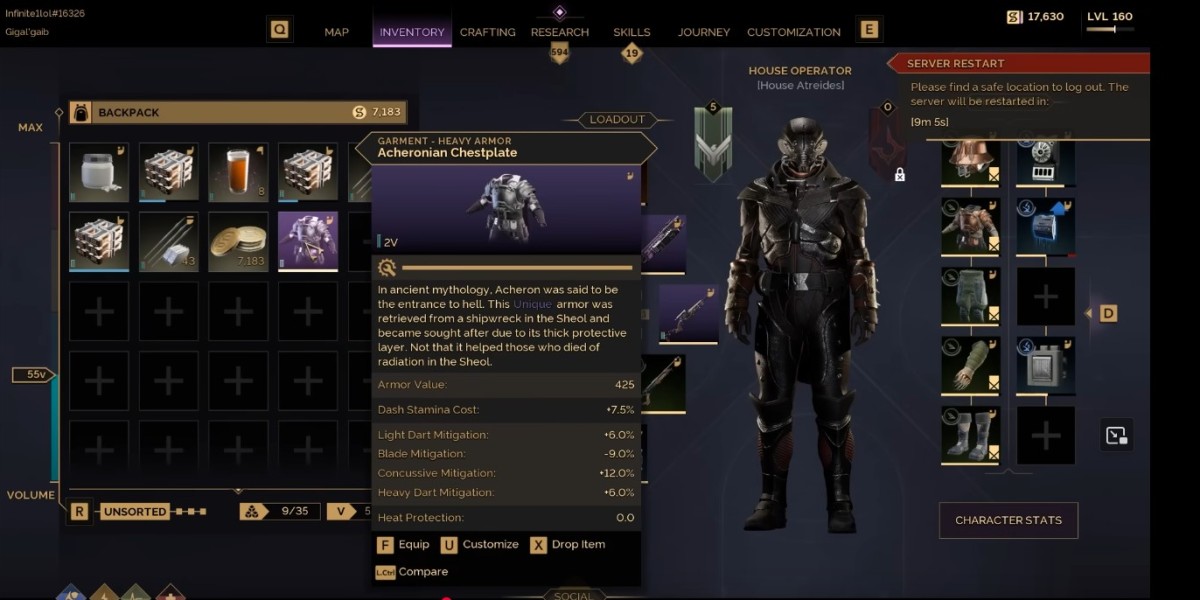Select the gold coin stack slot
This screenshot has height=600, width=1200.
238,241
